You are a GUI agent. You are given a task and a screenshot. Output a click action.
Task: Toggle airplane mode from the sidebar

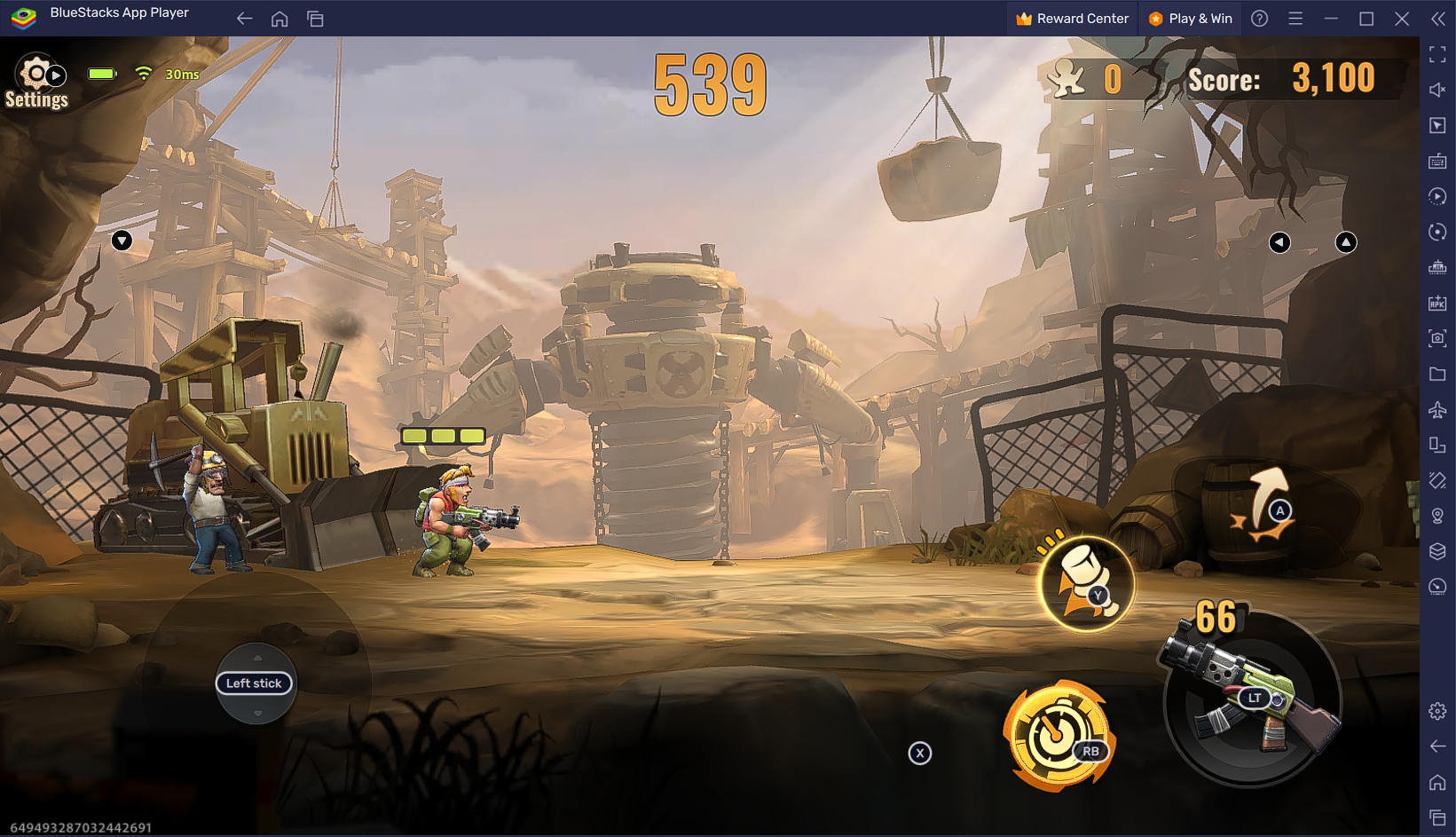1437,409
